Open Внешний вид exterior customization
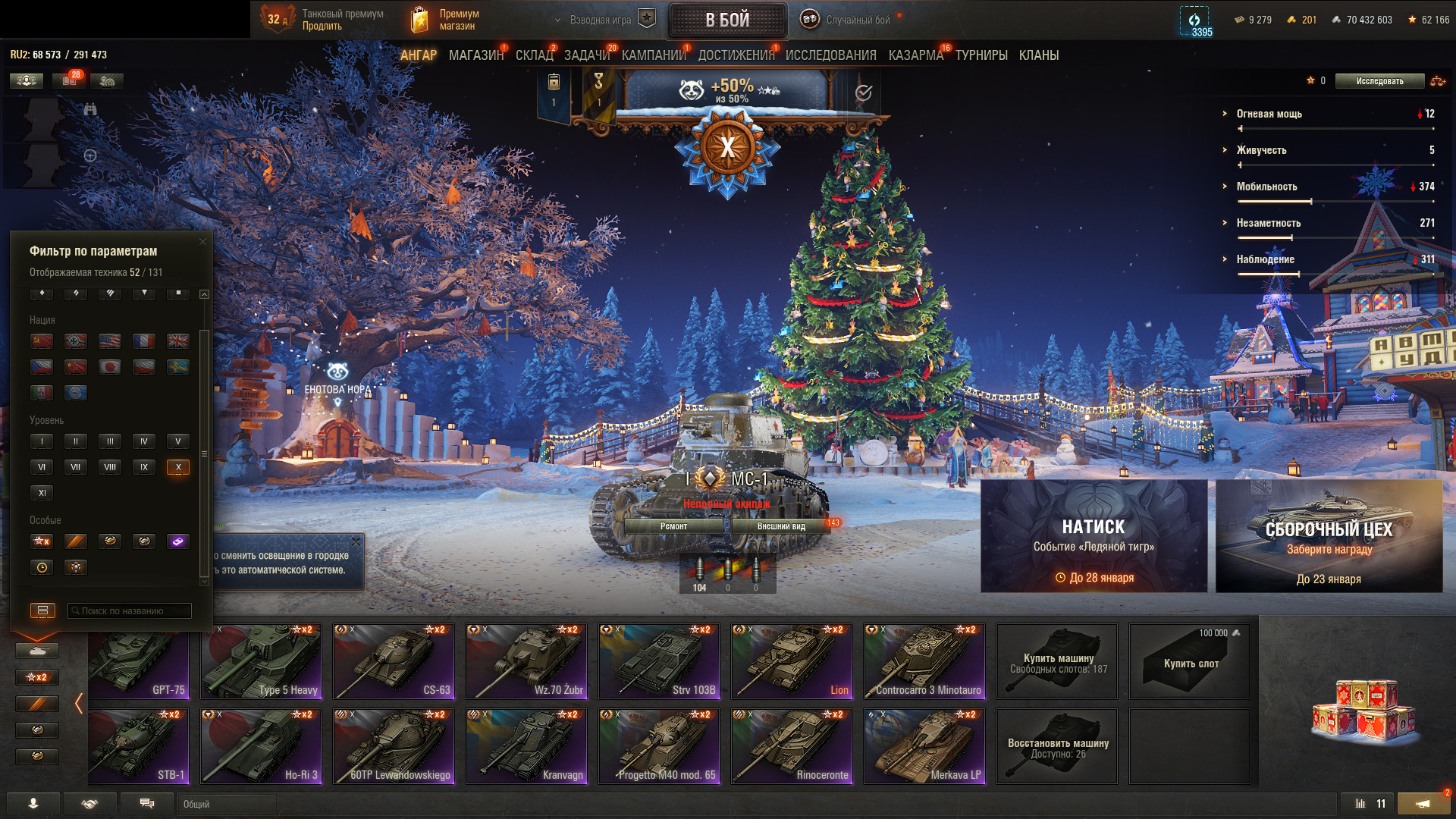 [781, 526]
